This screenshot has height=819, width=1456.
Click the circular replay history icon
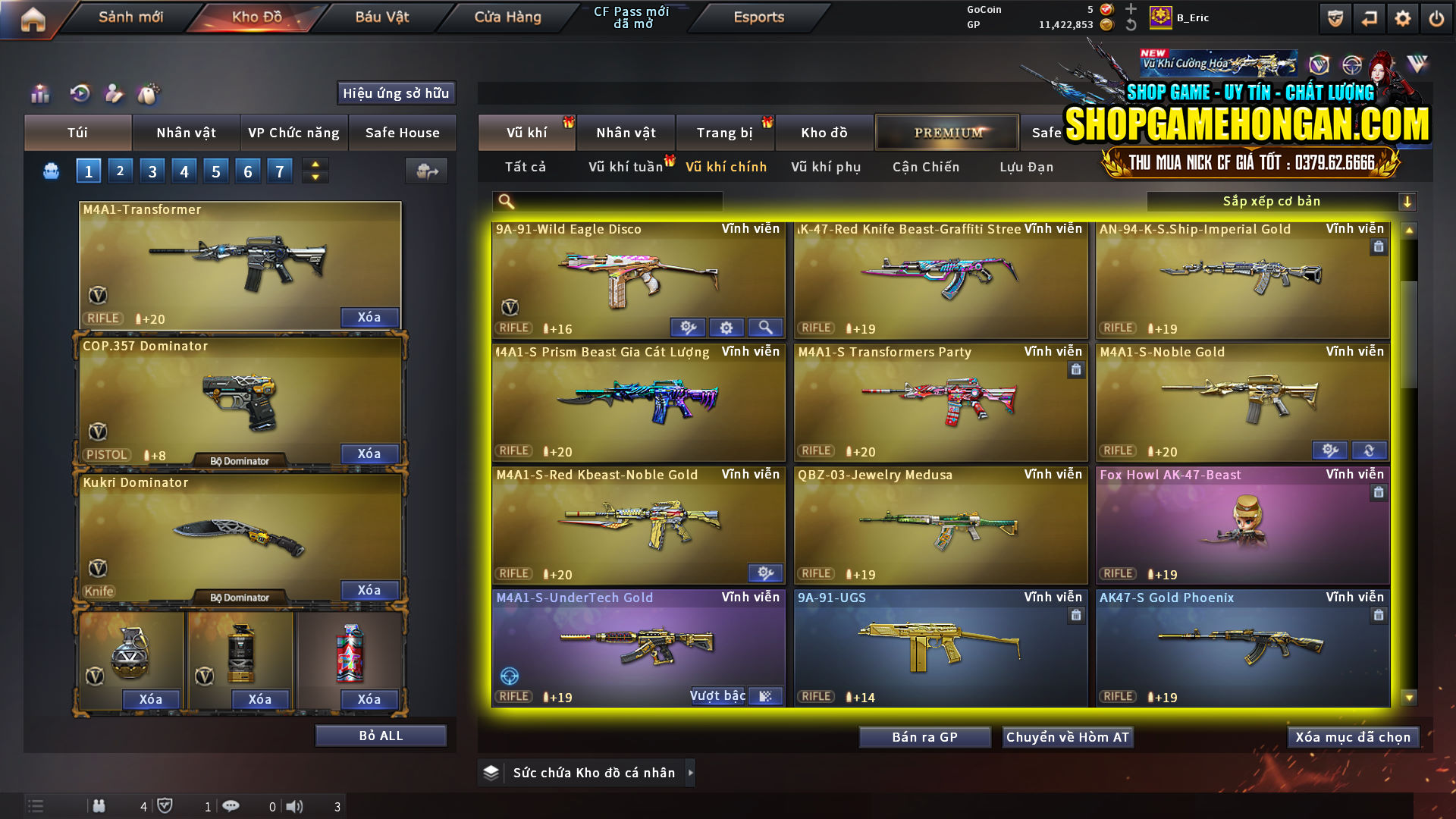point(80,94)
